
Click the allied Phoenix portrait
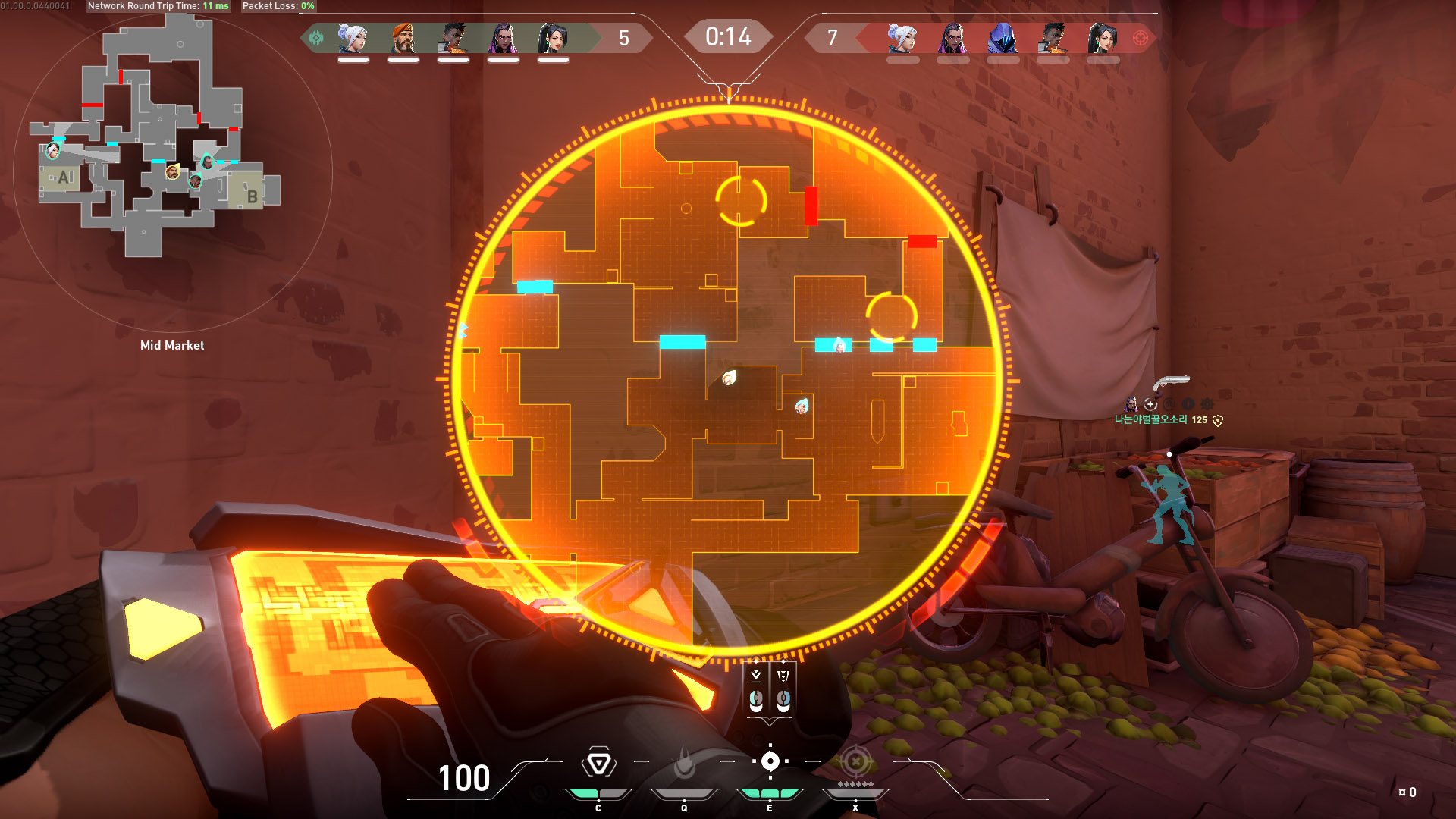tap(453, 38)
